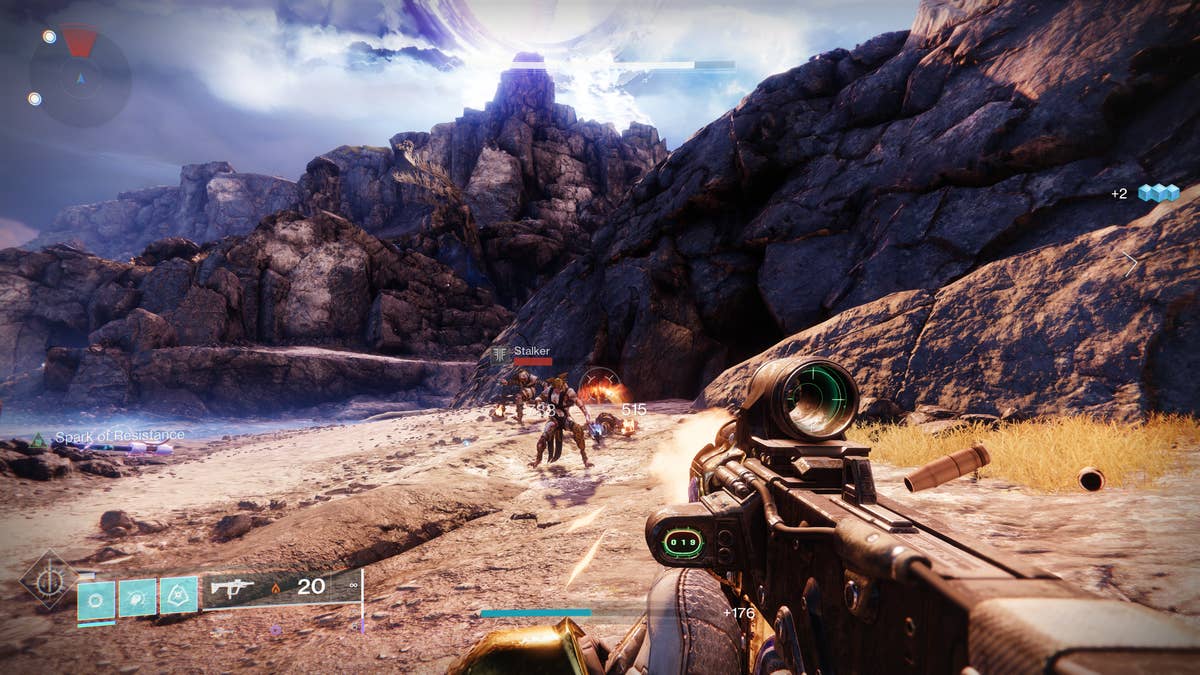Trigger the melee fist ability icon
1200x675 pixels.
point(137,598)
